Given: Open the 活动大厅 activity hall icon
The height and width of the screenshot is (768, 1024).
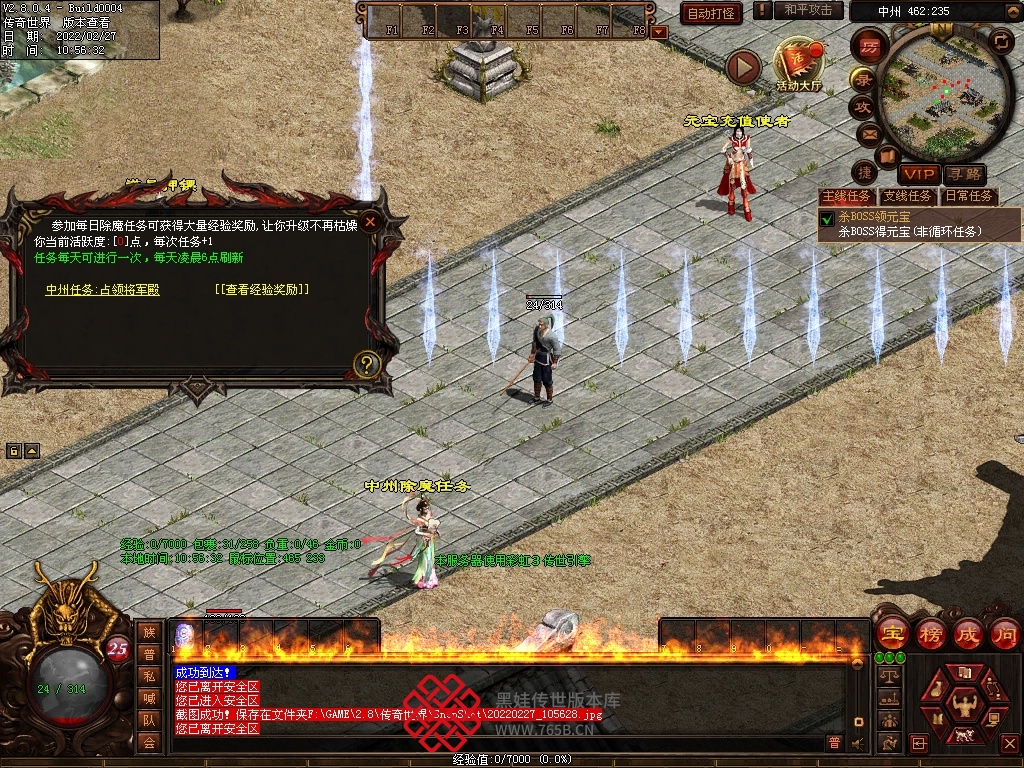Looking at the screenshot, I should tap(798, 63).
